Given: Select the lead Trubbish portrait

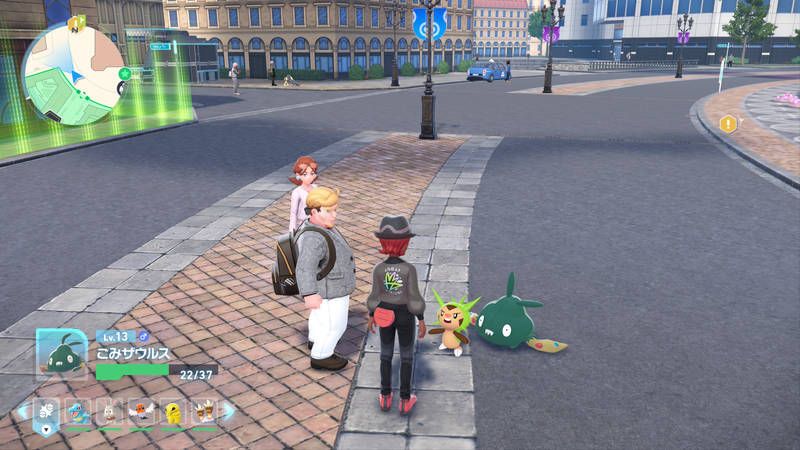Looking at the screenshot, I should (60, 353).
